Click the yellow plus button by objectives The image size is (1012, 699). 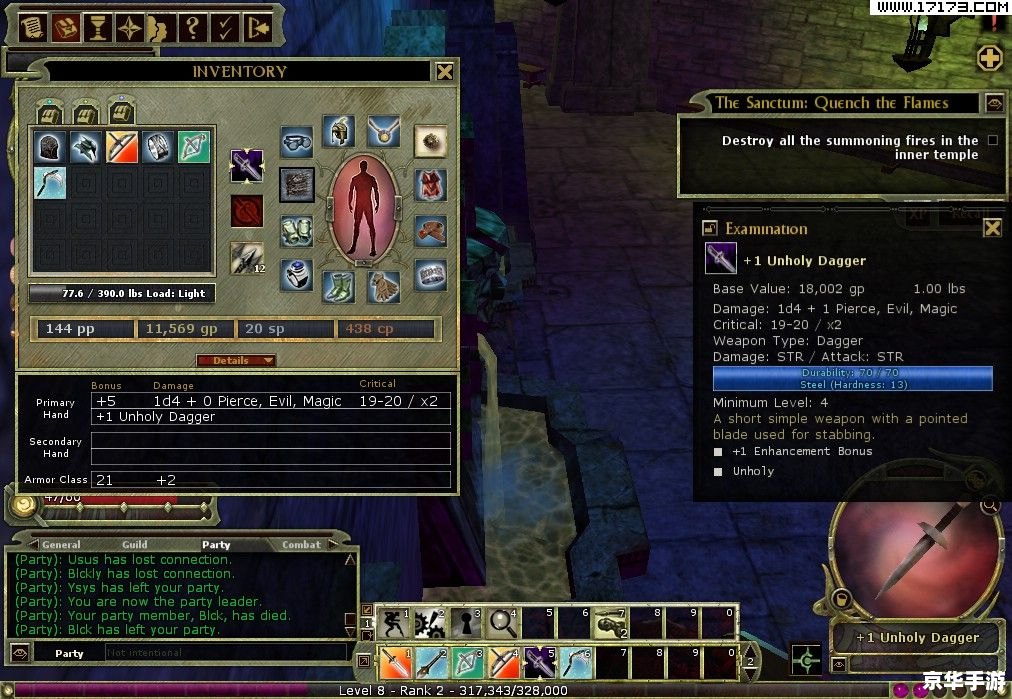tap(990, 57)
